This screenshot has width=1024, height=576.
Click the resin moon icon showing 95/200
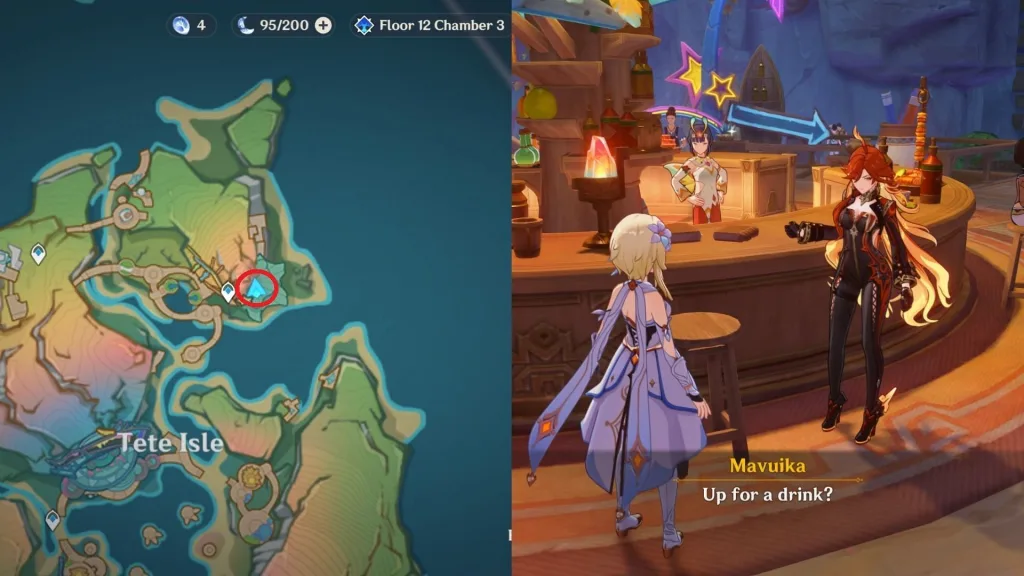point(246,25)
